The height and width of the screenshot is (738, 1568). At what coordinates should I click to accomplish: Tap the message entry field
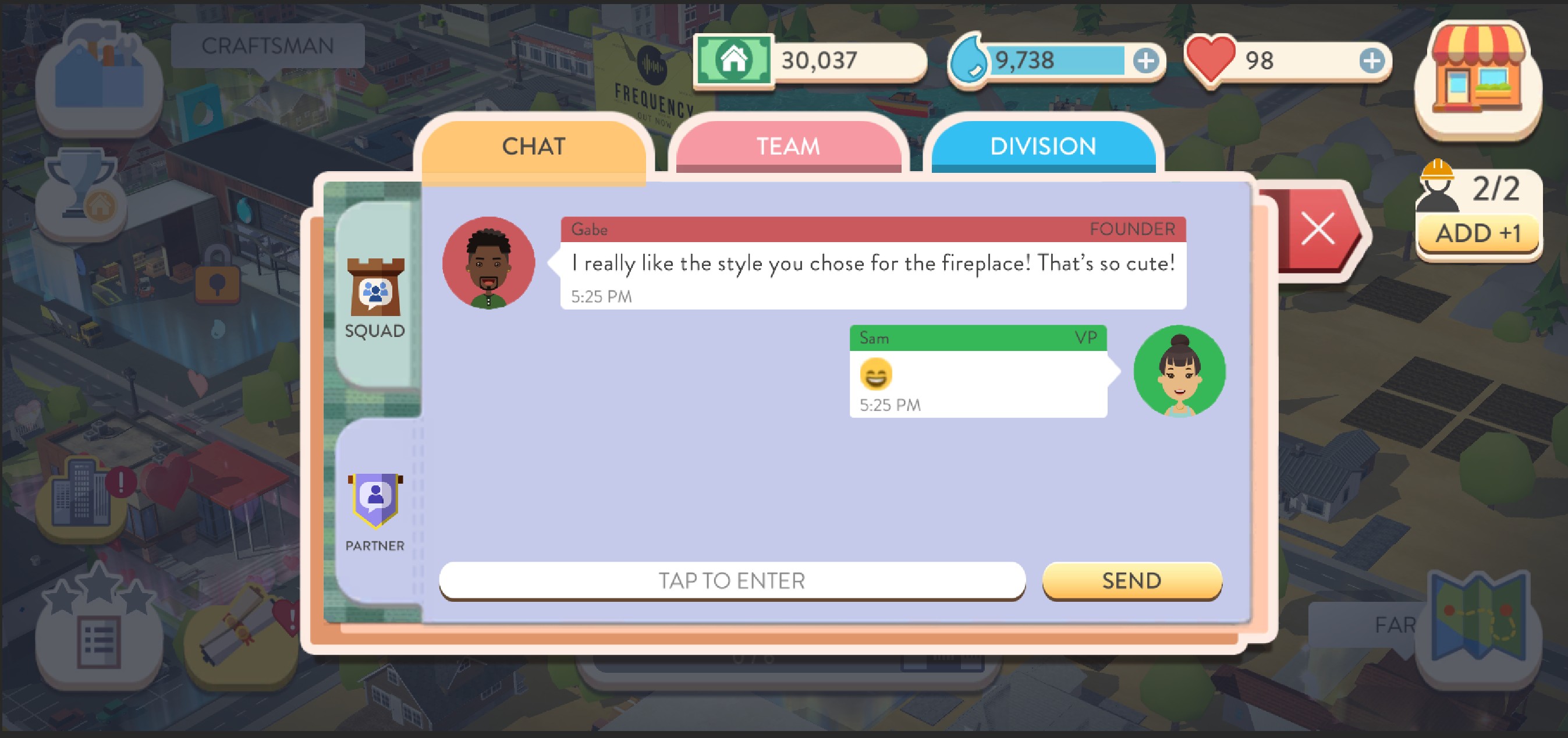[732, 580]
